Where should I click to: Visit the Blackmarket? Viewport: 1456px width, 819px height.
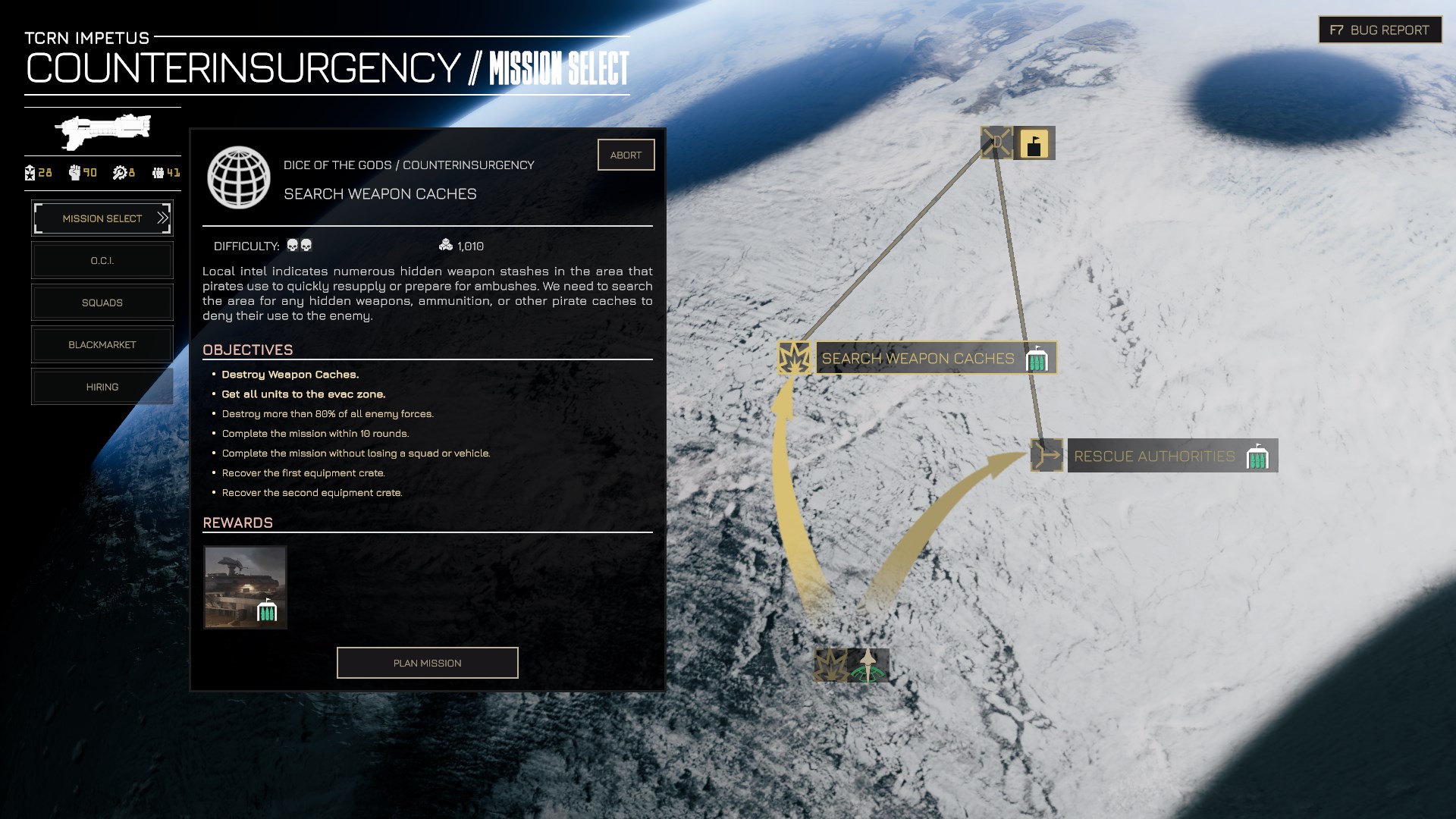(102, 345)
